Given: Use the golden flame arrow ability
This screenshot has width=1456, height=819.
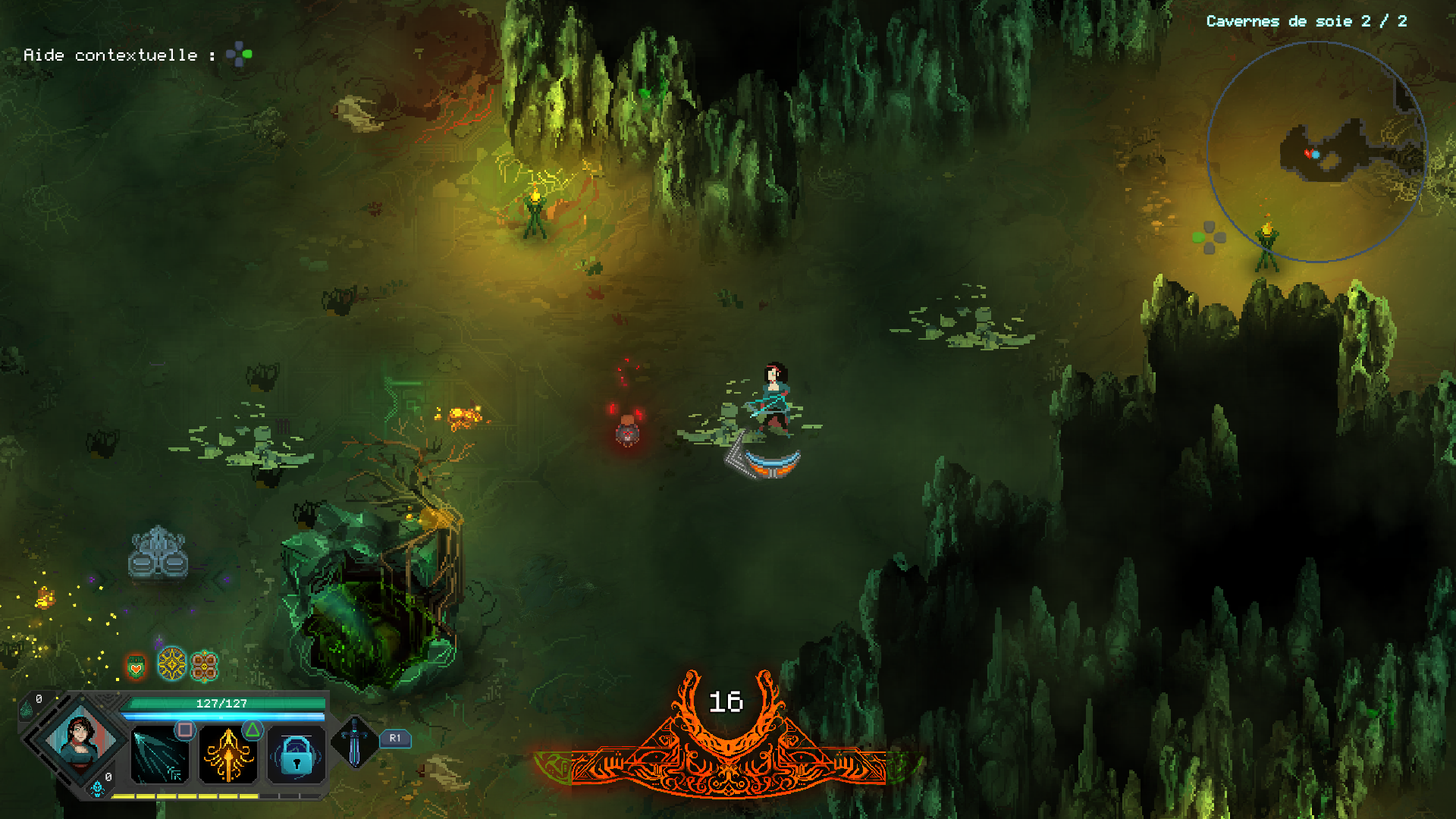Looking at the screenshot, I should (228, 755).
